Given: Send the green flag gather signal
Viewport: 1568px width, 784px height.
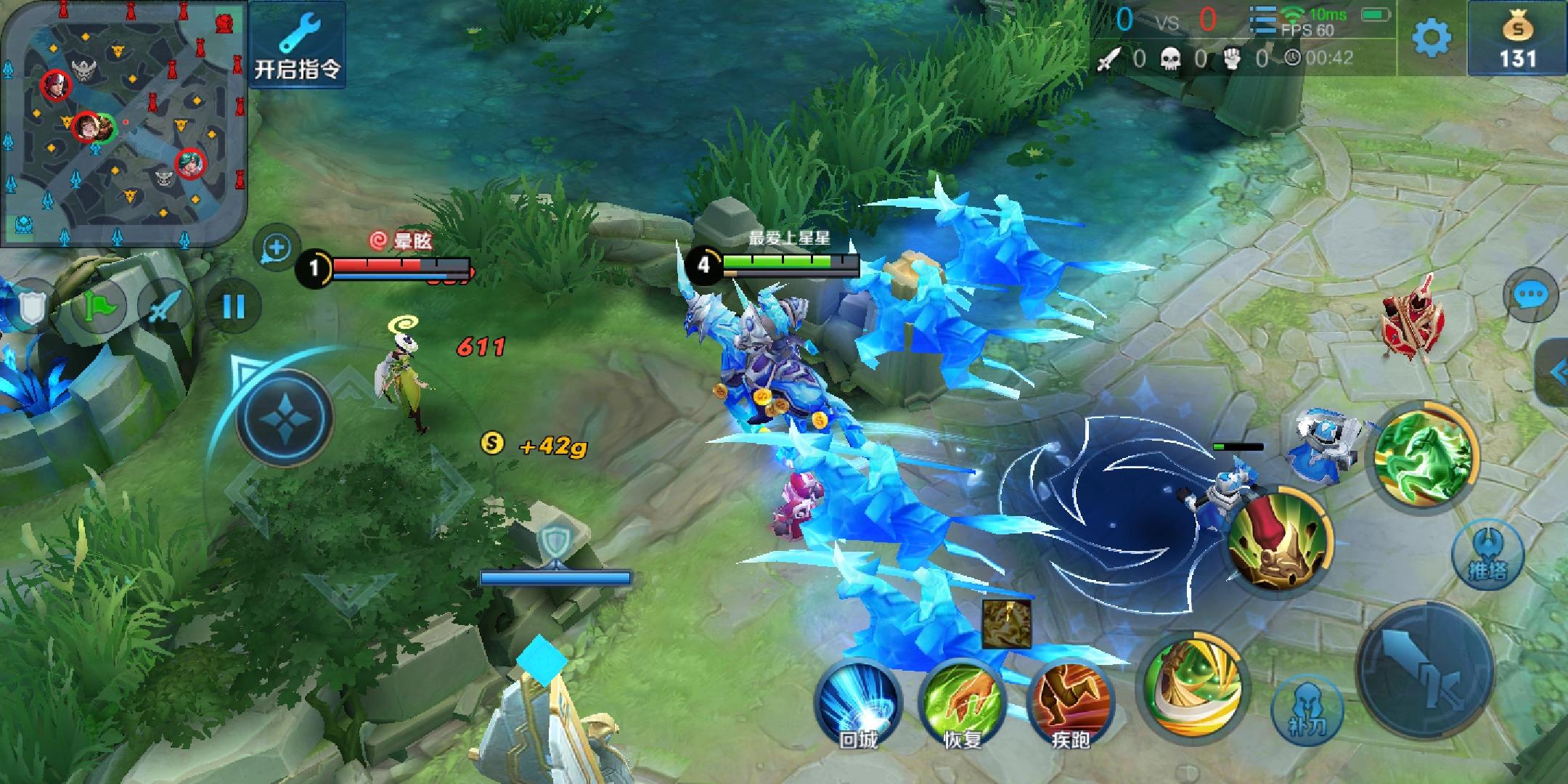Looking at the screenshot, I should [x=99, y=308].
